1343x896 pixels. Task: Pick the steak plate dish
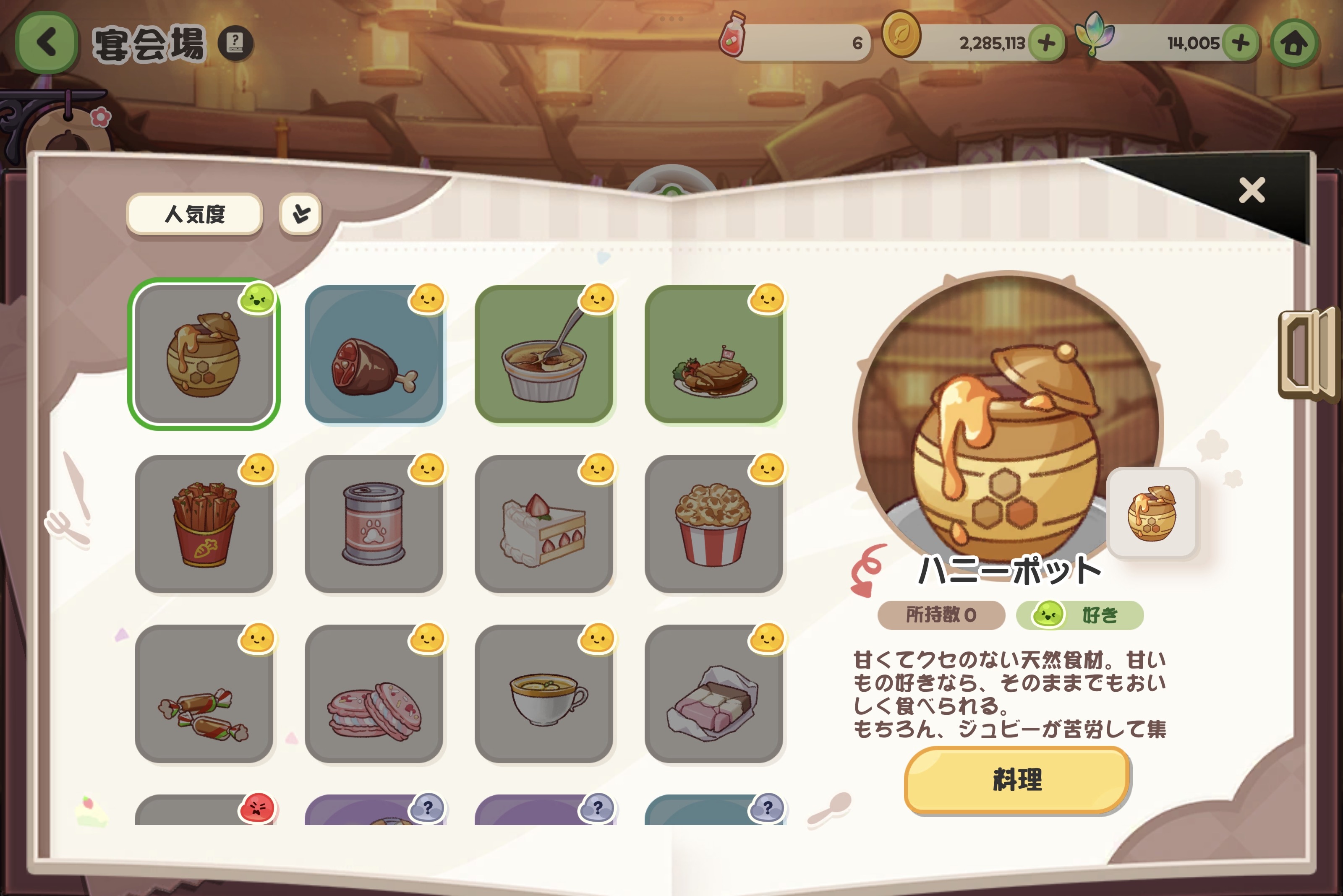[x=713, y=354]
